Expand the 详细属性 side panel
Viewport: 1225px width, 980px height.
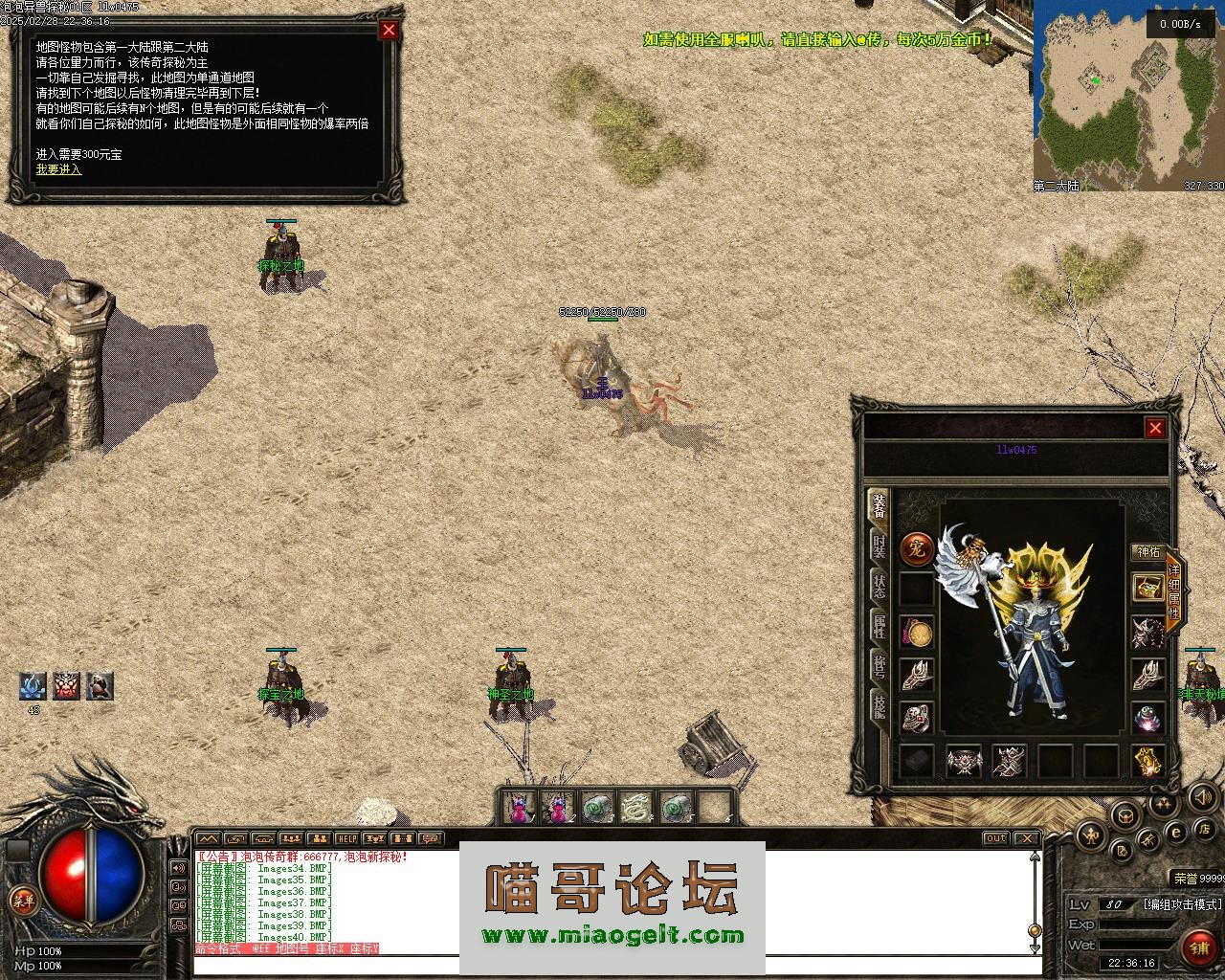pos(1173,591)
